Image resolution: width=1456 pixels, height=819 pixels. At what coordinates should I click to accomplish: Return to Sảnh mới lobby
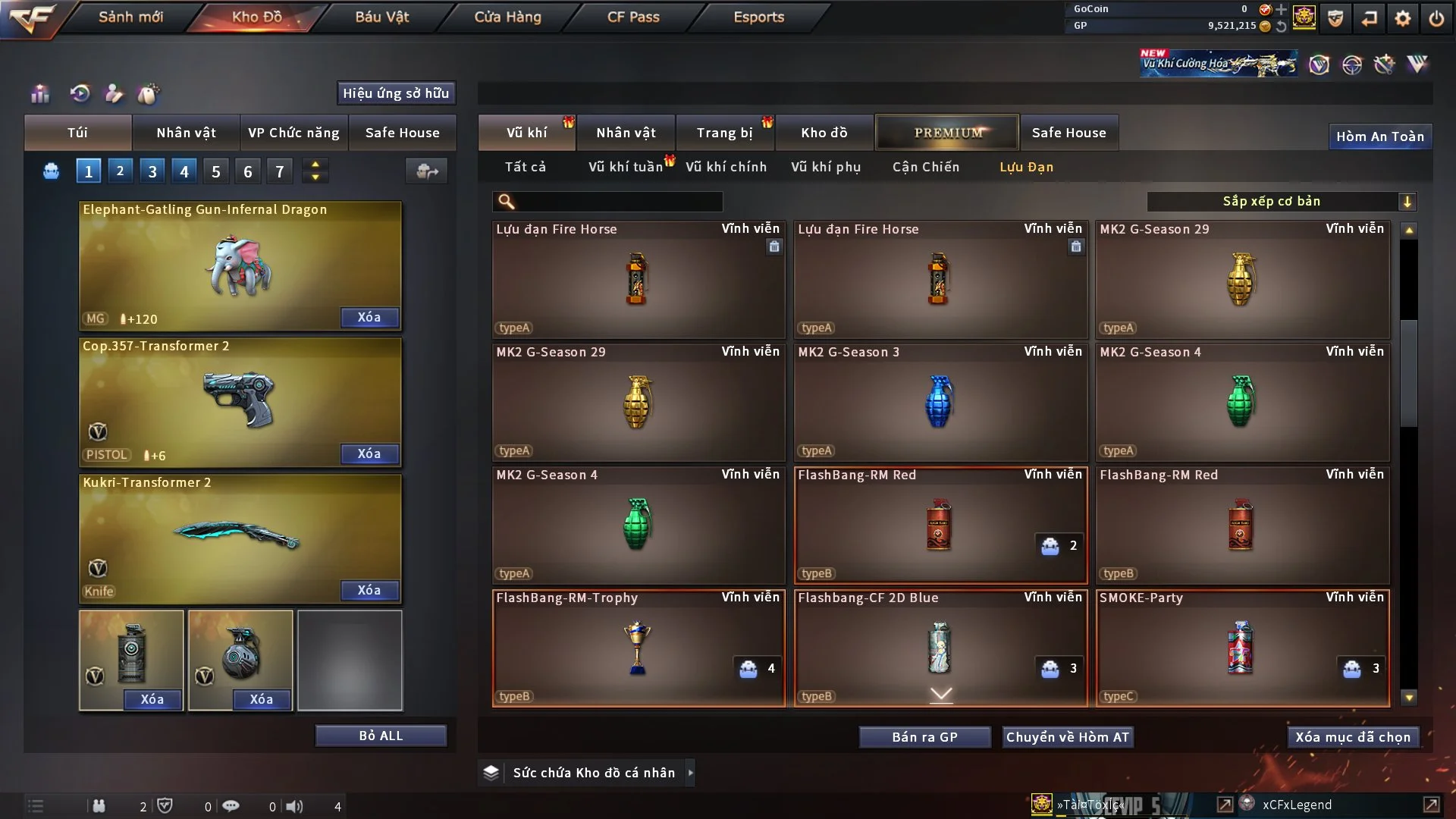(130, 17)
